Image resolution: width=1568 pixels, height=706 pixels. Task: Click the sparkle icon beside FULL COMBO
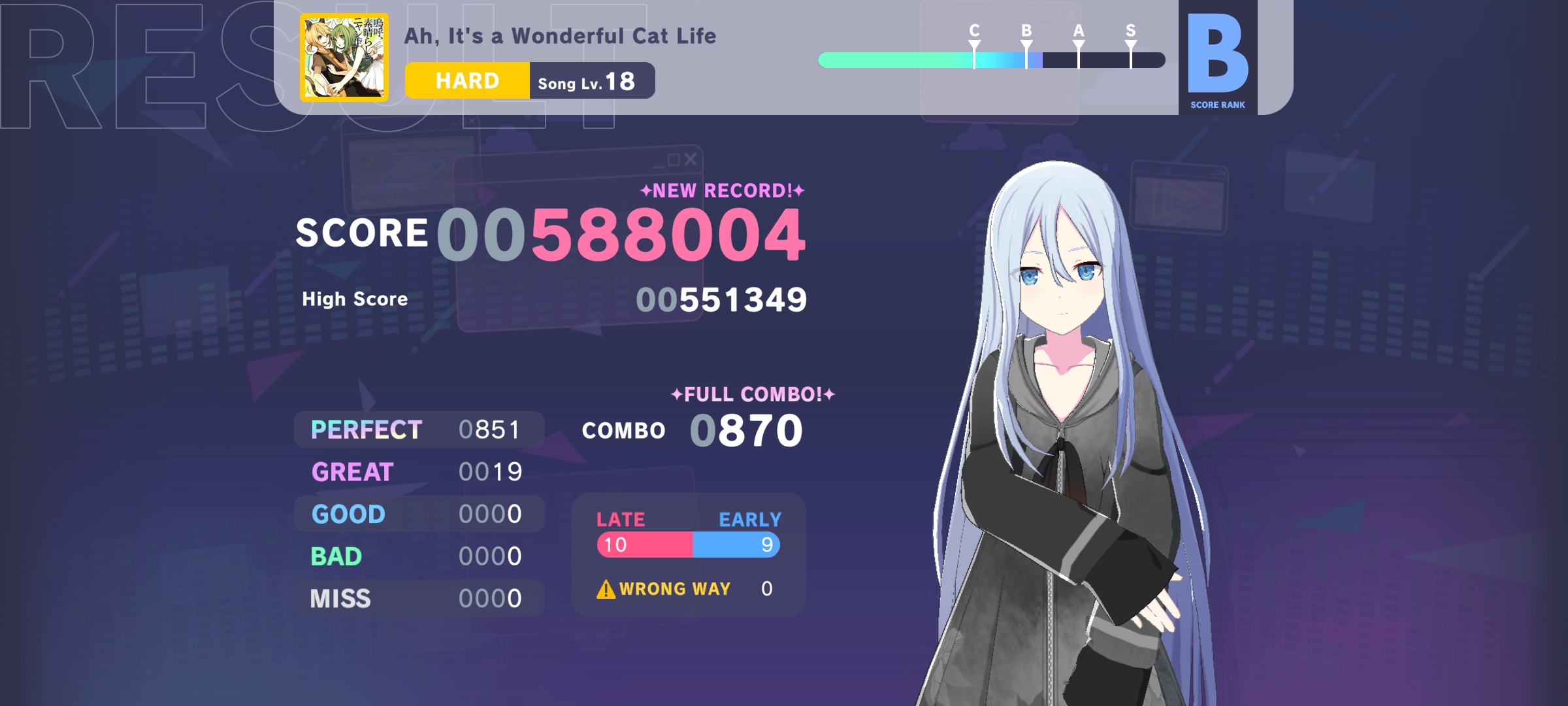click(x=676, y=394)
